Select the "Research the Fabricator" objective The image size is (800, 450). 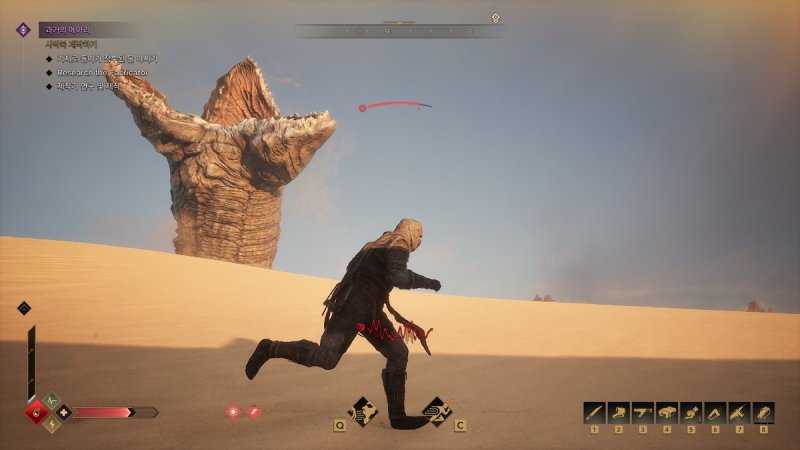pyautogui.click(x=98, y=72)
